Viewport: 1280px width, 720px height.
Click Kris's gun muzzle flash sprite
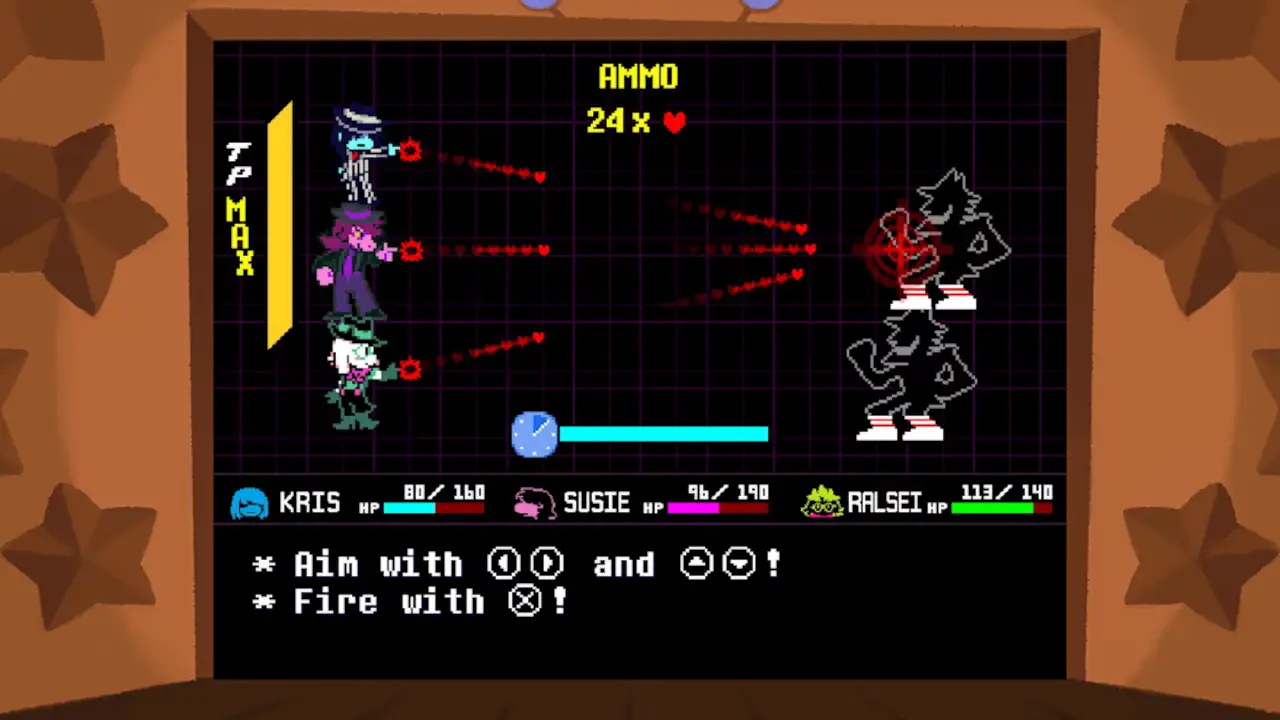click(410, 151)
